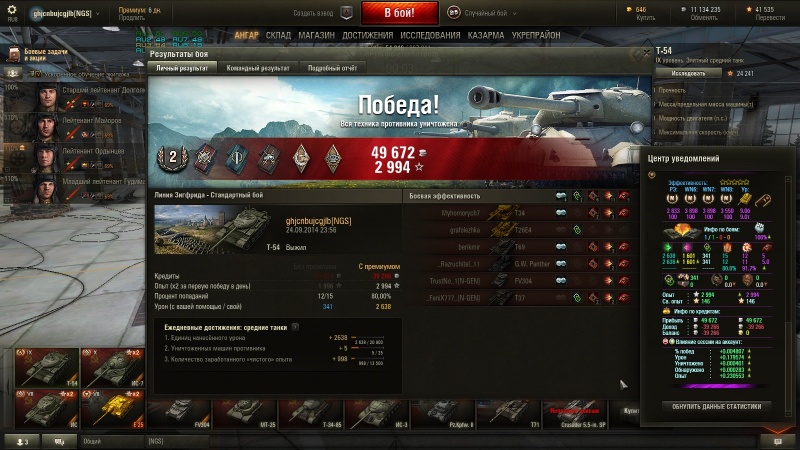The image size is (800, 450).
Task: Open the Подробный отчёт tab
Action: (x=332, y=67)
